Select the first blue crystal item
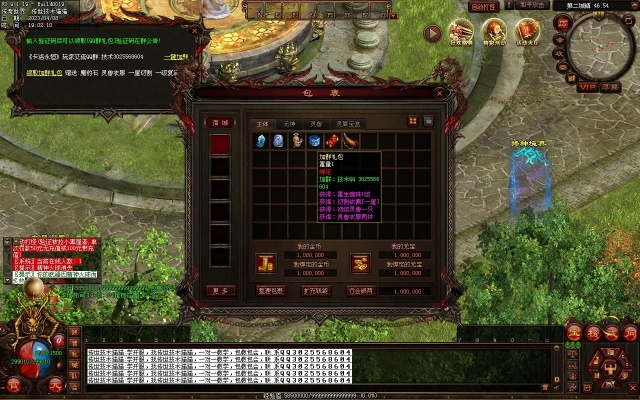This screenshot has width=640, height=400. click(262, 141)
